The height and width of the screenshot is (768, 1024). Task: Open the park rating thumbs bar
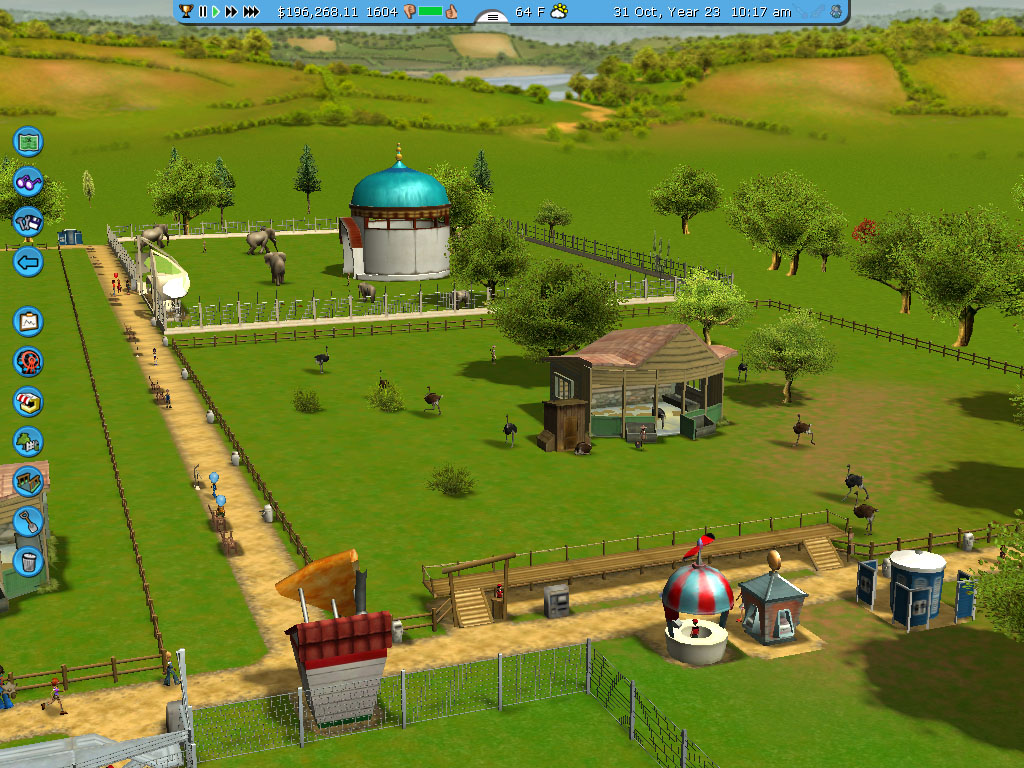430,12
